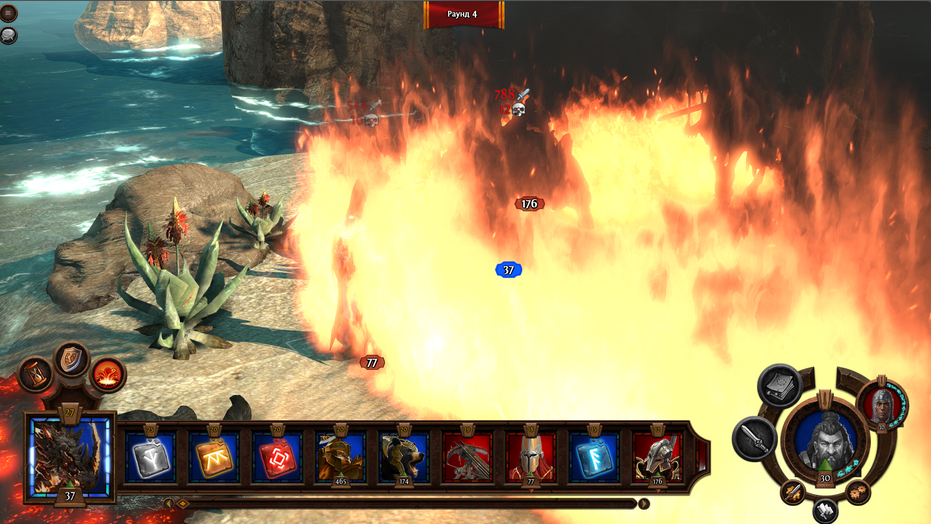Use the hero sword attack button
The width and height of the screenshot is (931, 524).
tap(752, 438)
